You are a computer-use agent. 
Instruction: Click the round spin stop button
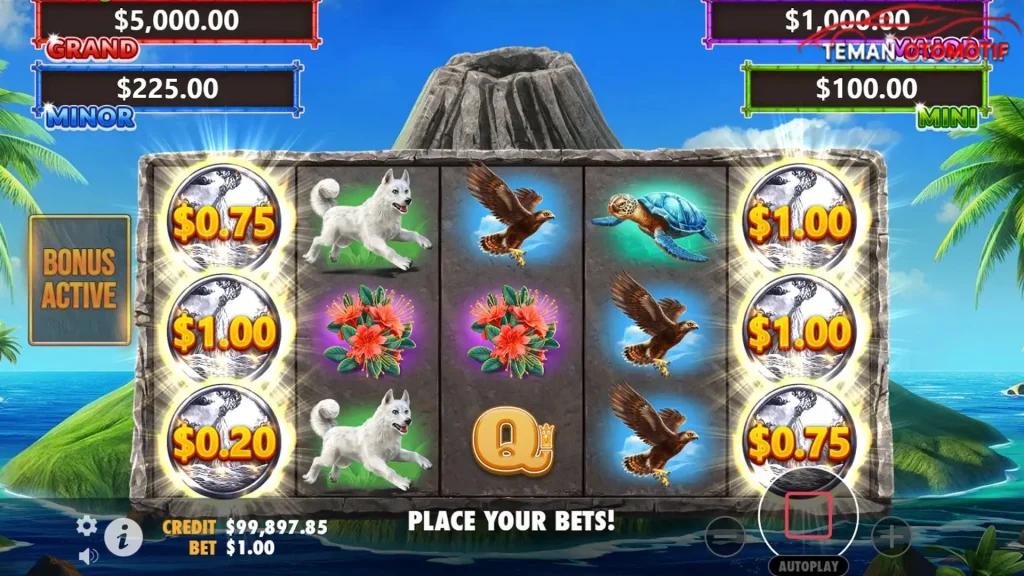[808, 515]
